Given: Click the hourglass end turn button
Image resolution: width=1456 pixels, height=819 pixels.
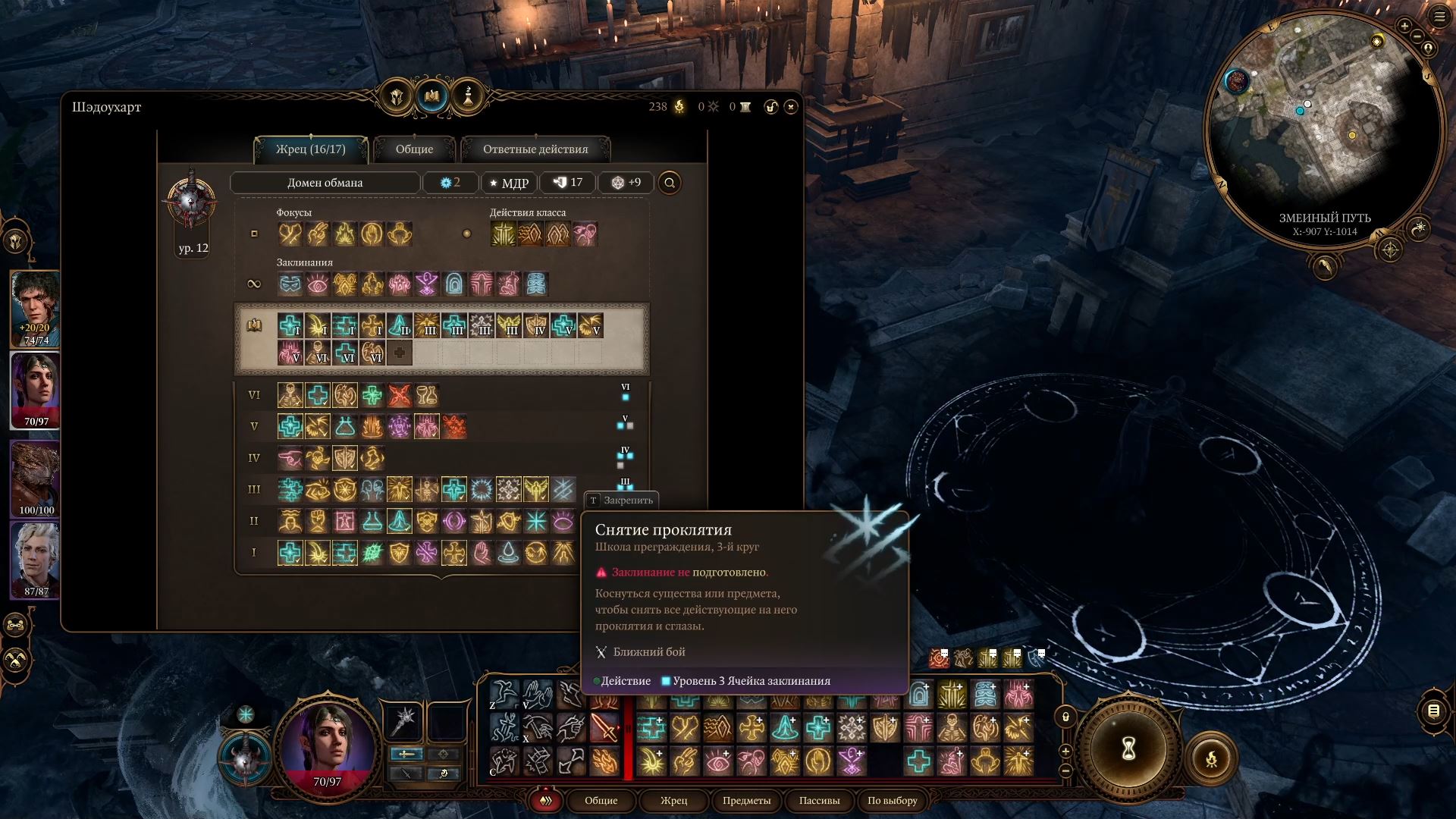Looking at the screenshot, I should [1128, 749].
